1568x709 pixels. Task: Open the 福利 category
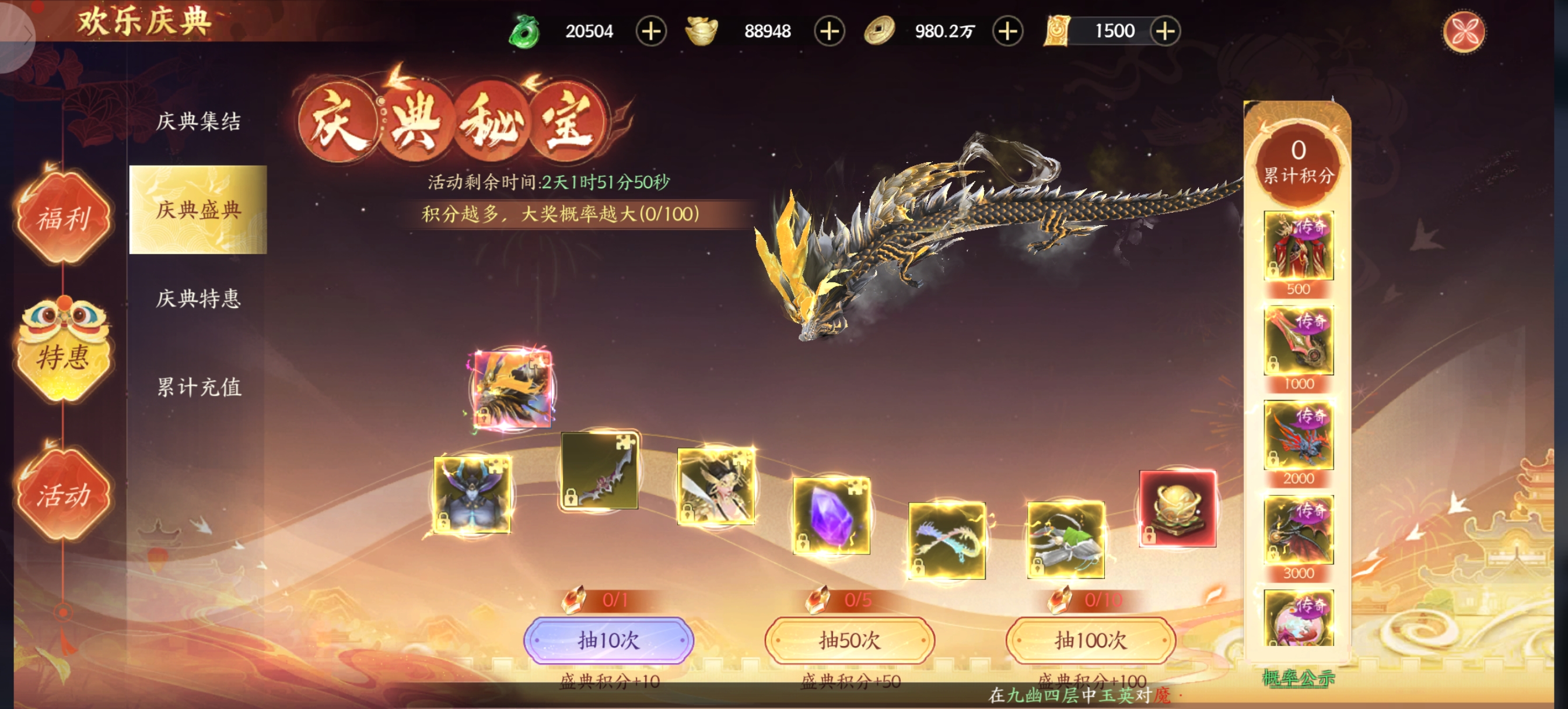pos(64,218)
